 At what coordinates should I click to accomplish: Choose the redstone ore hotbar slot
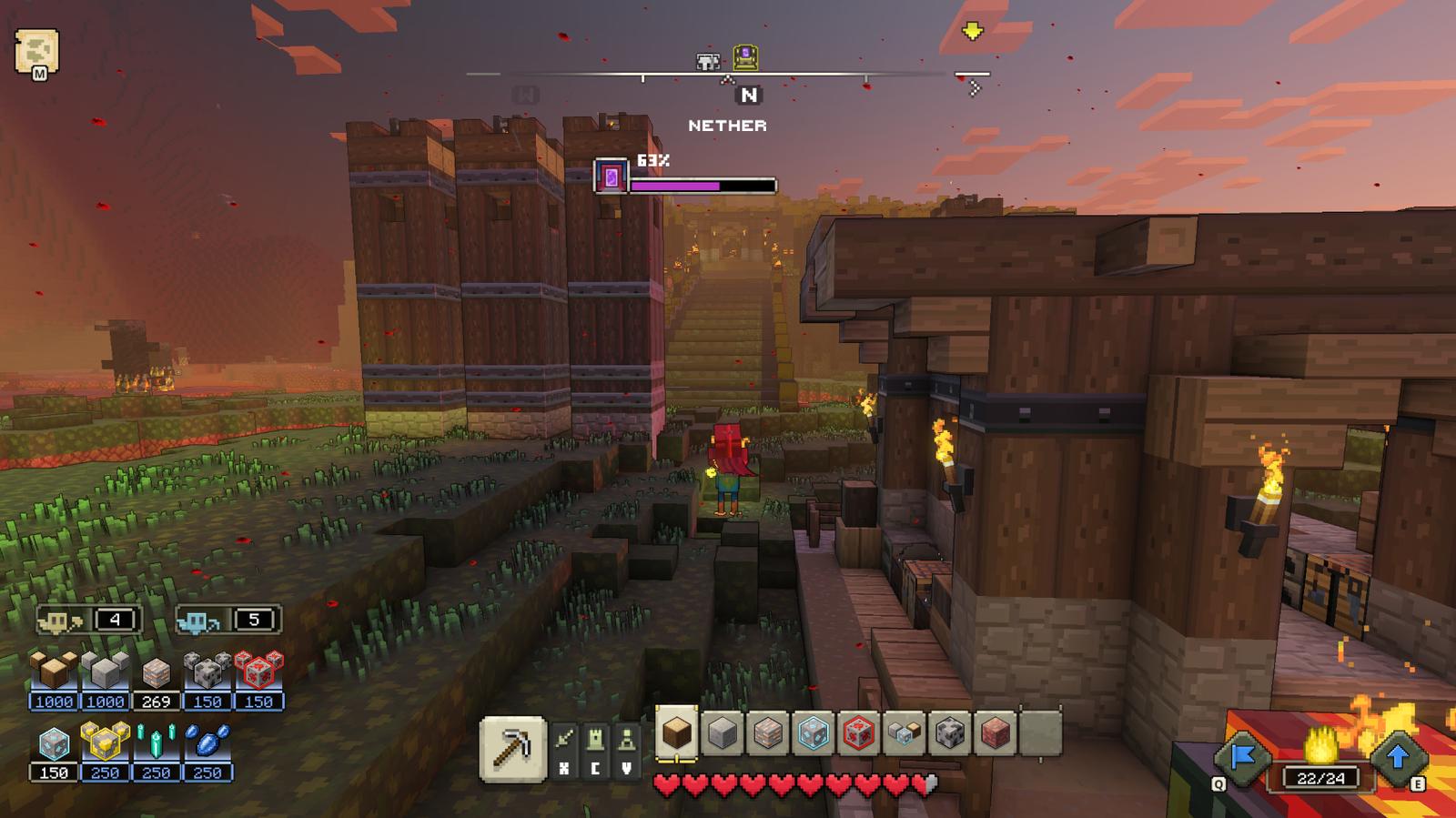tap(858, 732)
